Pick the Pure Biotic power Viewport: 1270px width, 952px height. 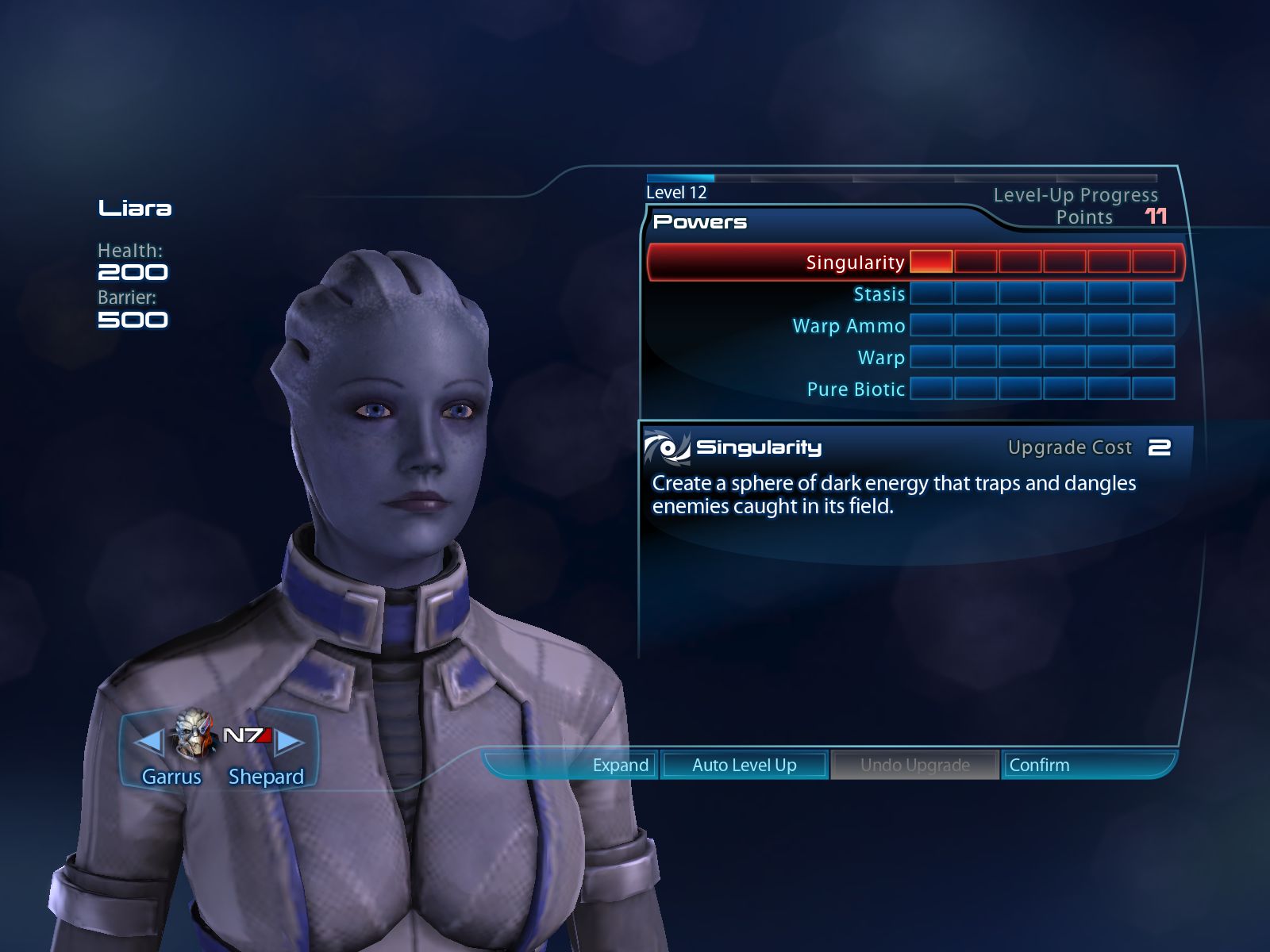point(856,390)
